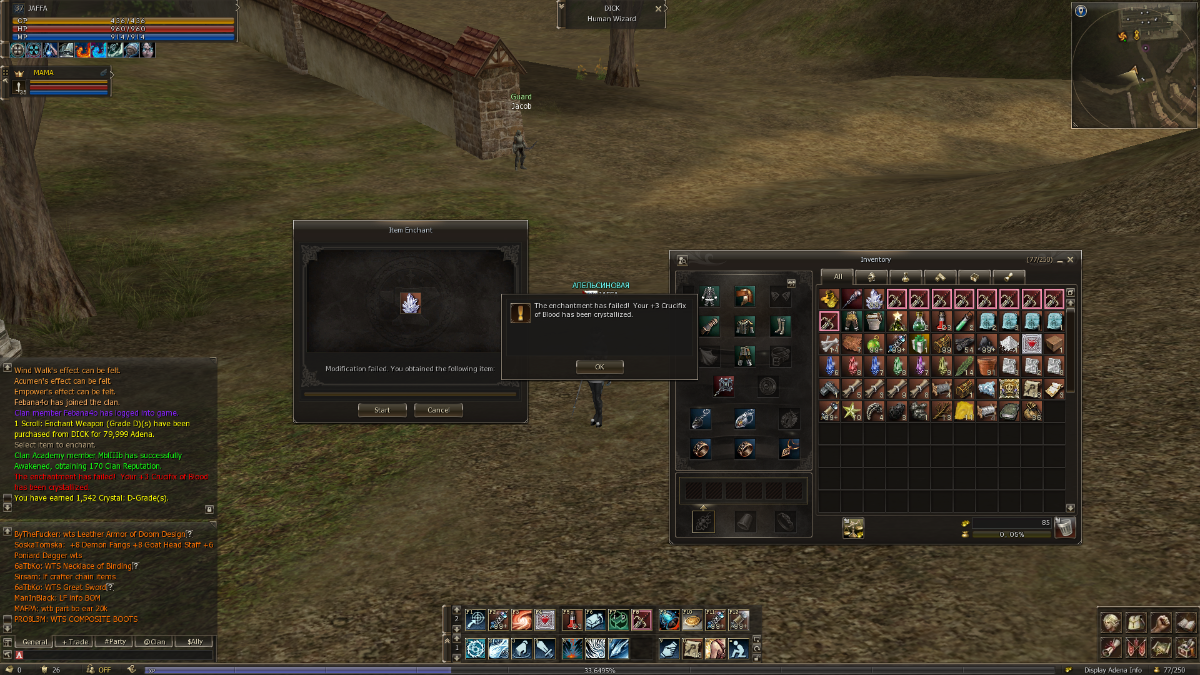
Task: Cancel the Item Enchant window
Action: click(x=438, y=410)
